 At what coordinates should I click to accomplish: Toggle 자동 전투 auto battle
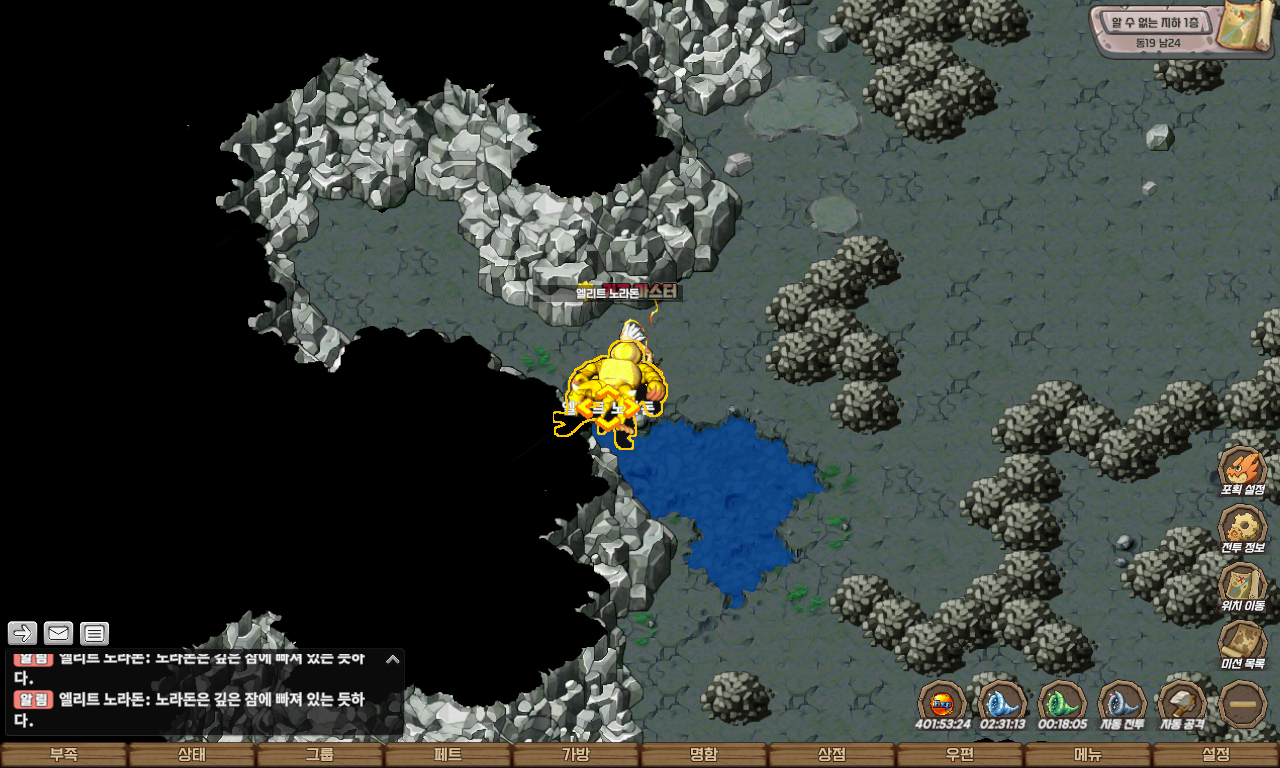(x=1122, y=704)
